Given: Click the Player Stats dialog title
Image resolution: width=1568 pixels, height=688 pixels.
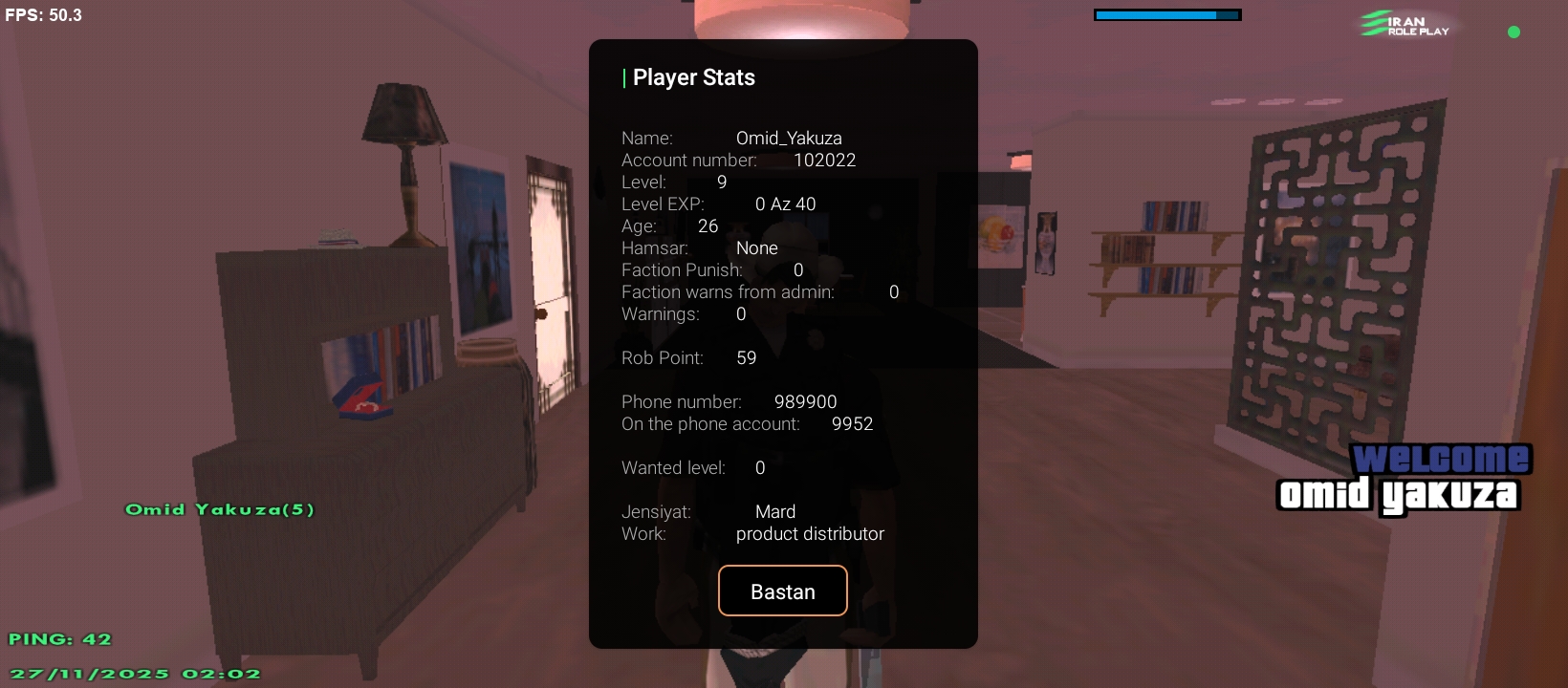Looking at the screenshot, I should (x=693, y=77).
